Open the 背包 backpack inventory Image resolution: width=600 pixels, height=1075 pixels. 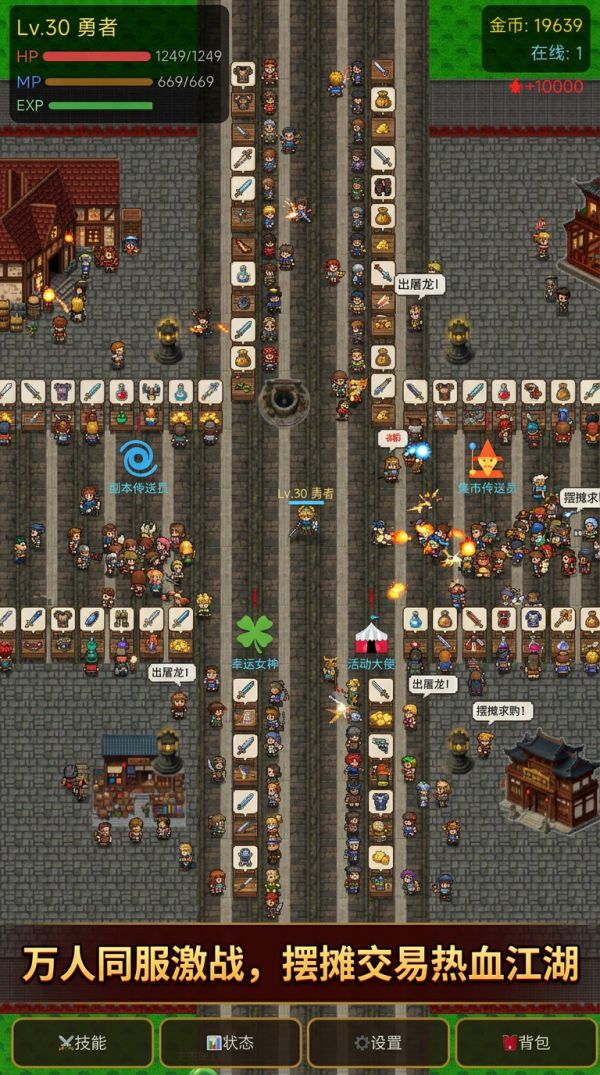[x=526, y=1042]
